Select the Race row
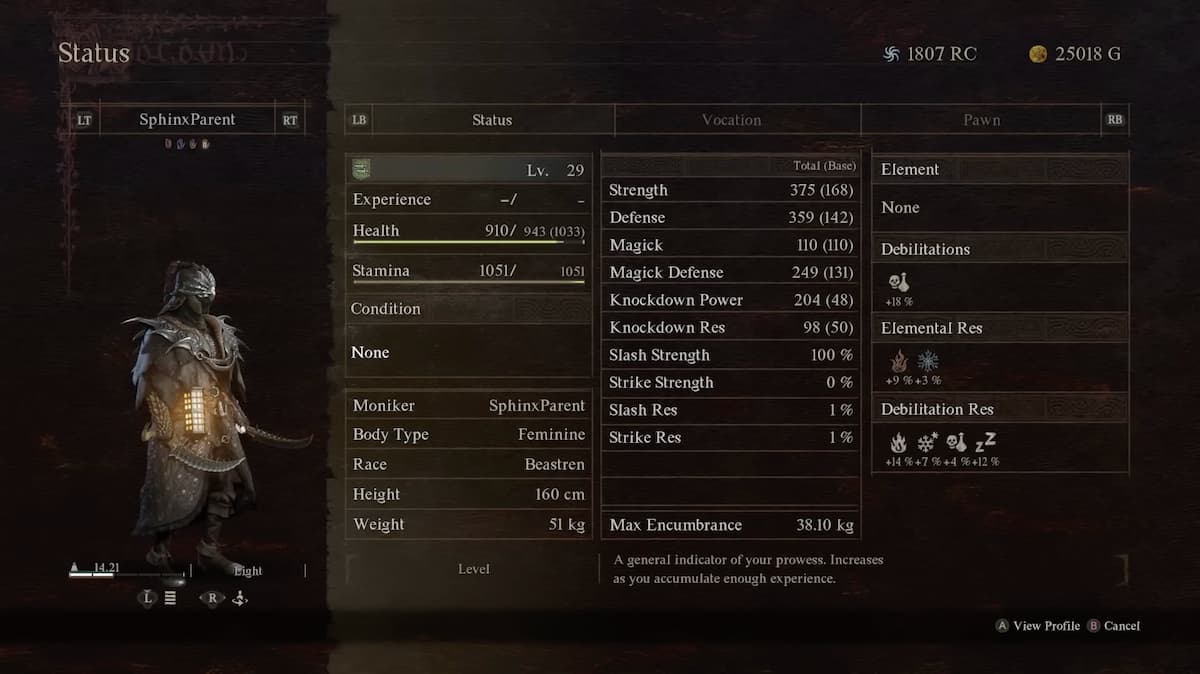 (468, 465)
